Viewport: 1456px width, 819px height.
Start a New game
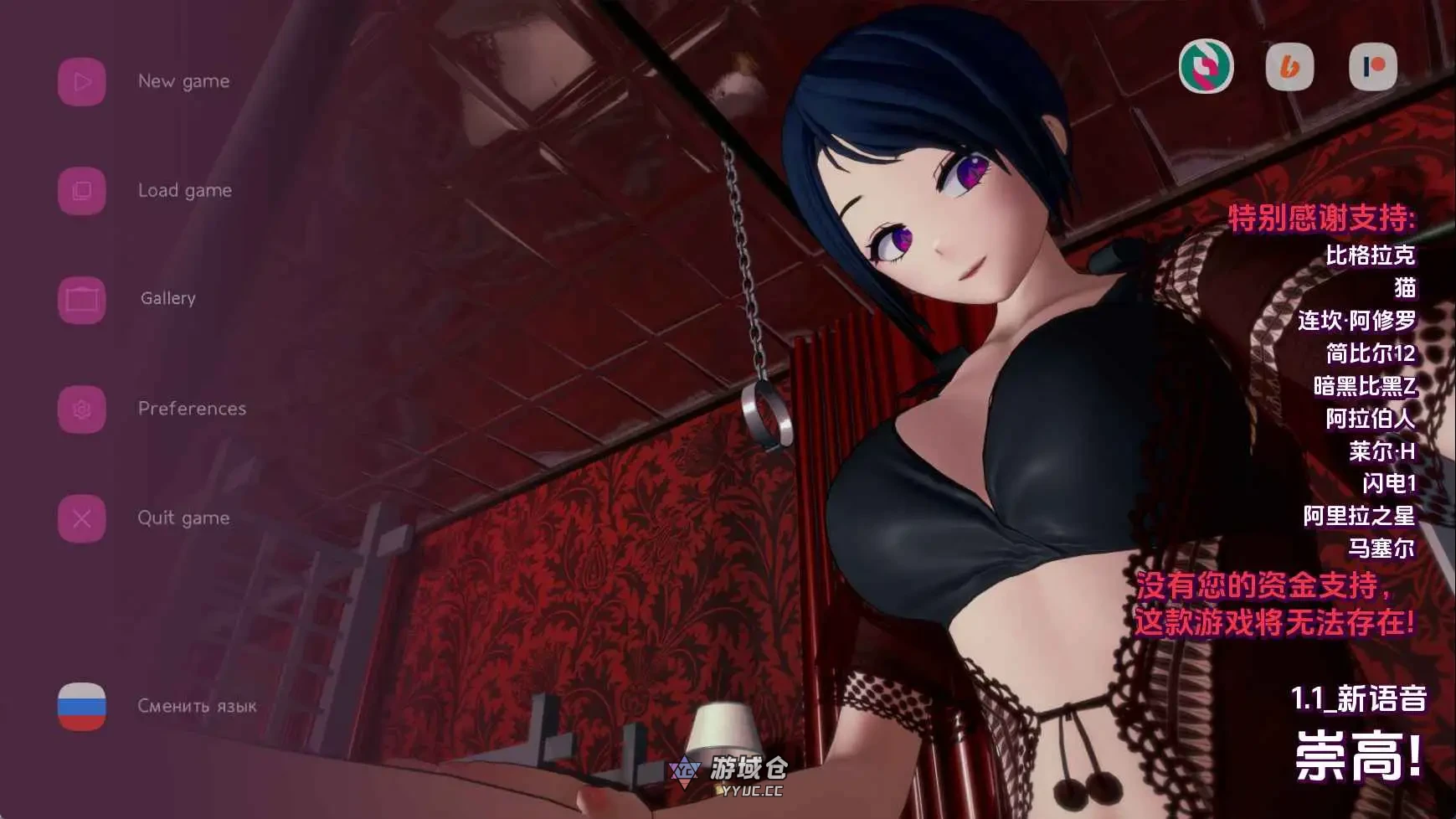click(184, 81)
